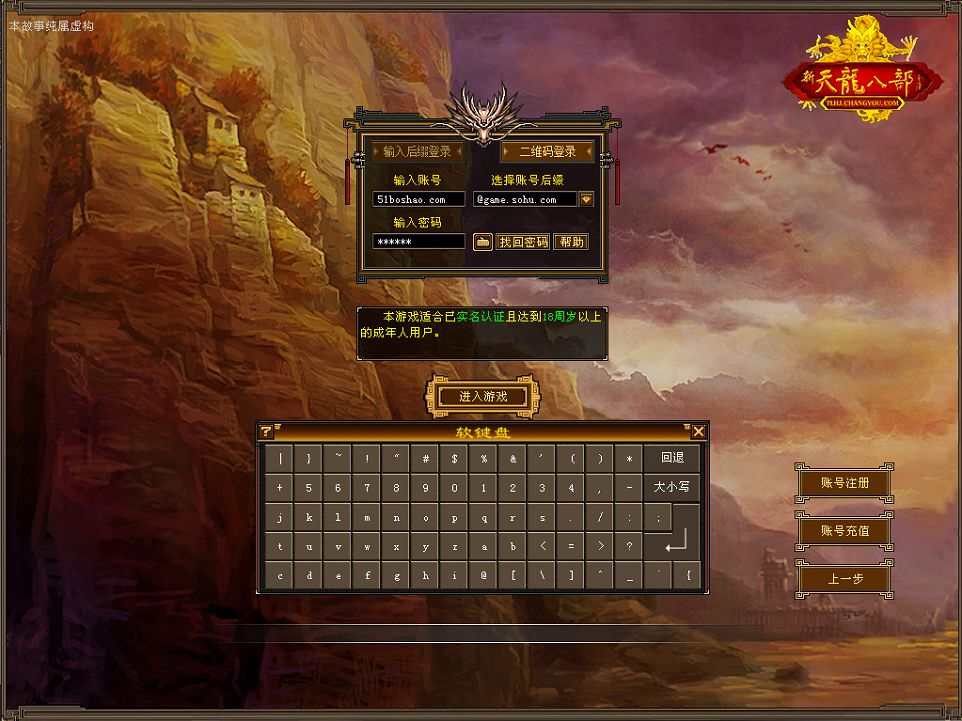Open 账号注册 account registration
The image size is (962, 721).
[844, 483]
